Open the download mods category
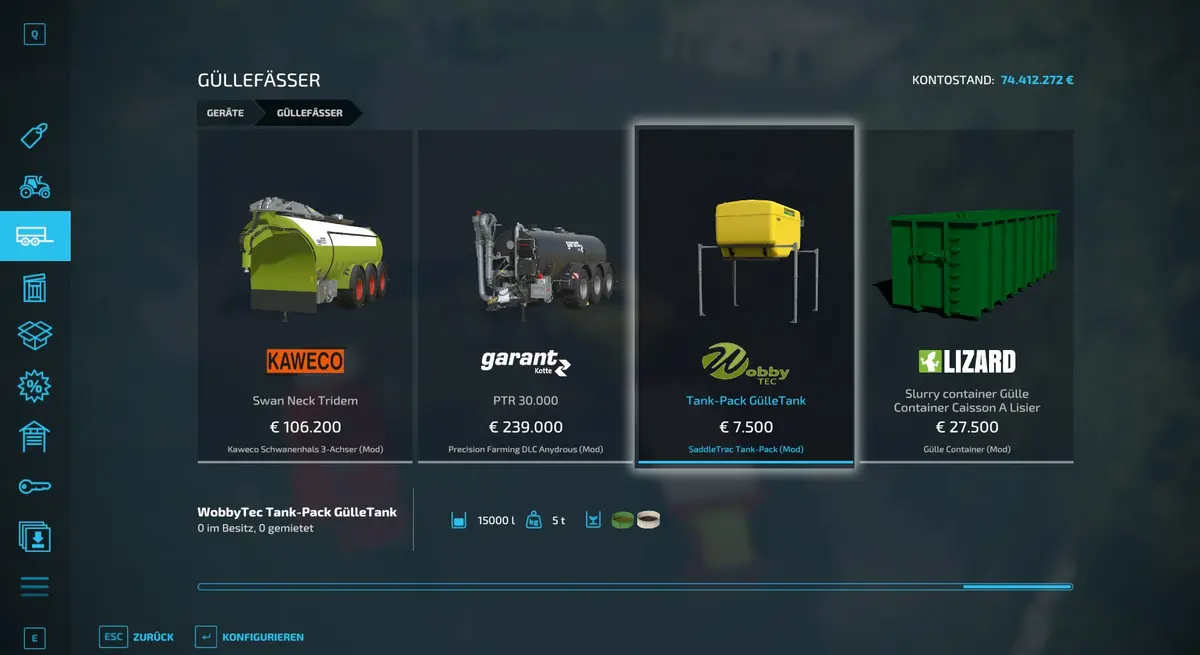1200x655 pixels. pyautogui.click(x=35, y=537)
